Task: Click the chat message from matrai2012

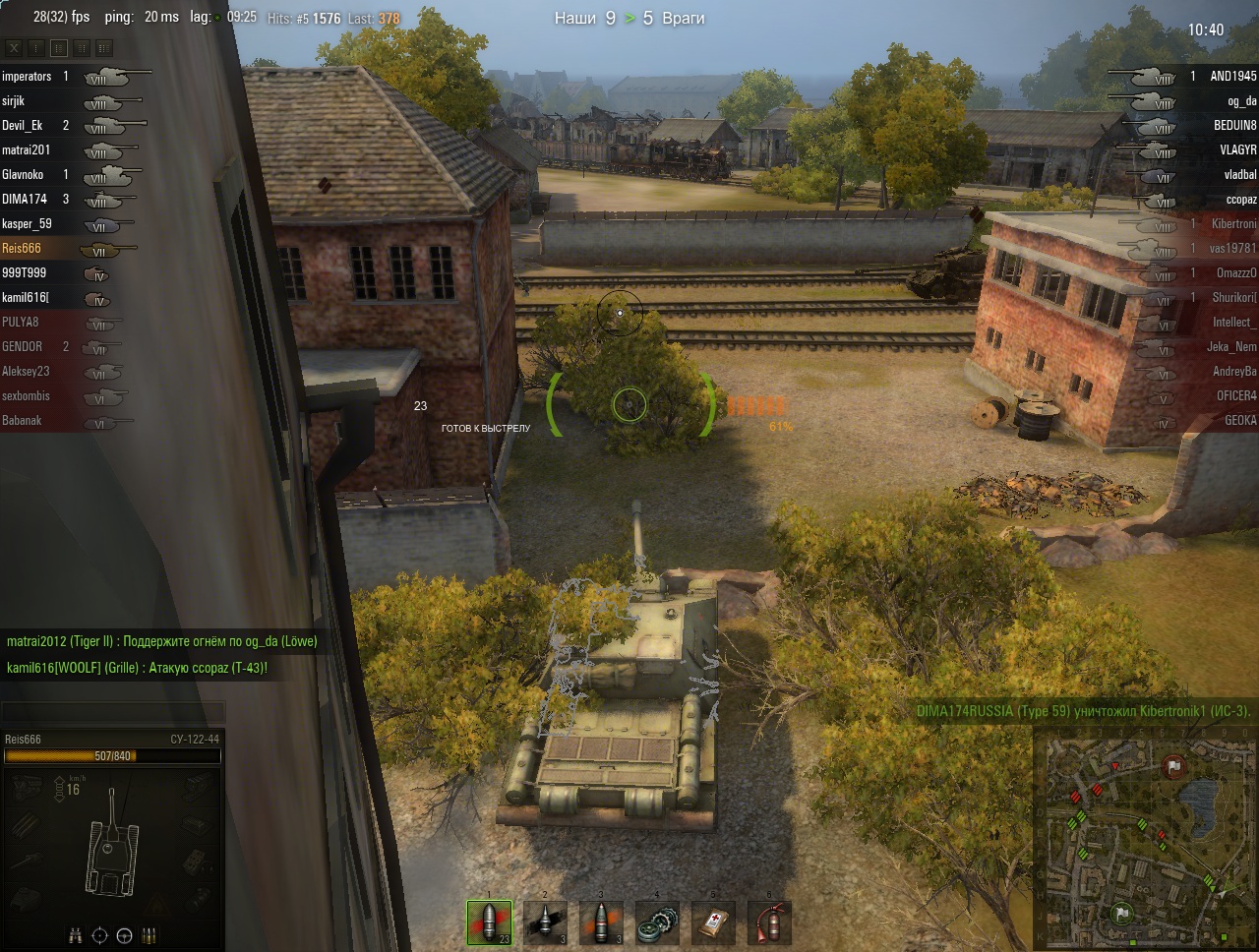Action: point(161,641)
